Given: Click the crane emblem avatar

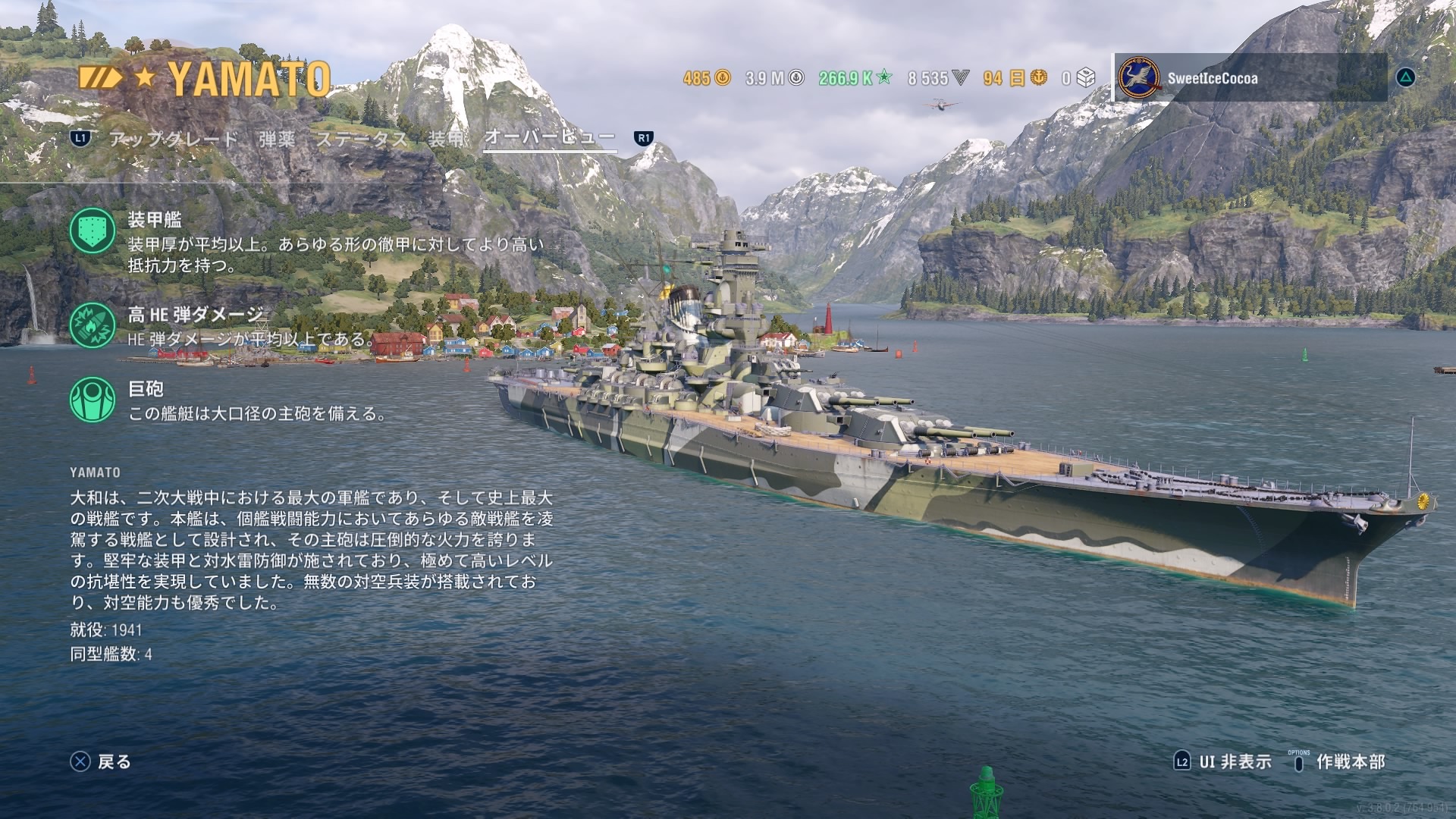Looking at the screenshot, I should coord(1139,78).
